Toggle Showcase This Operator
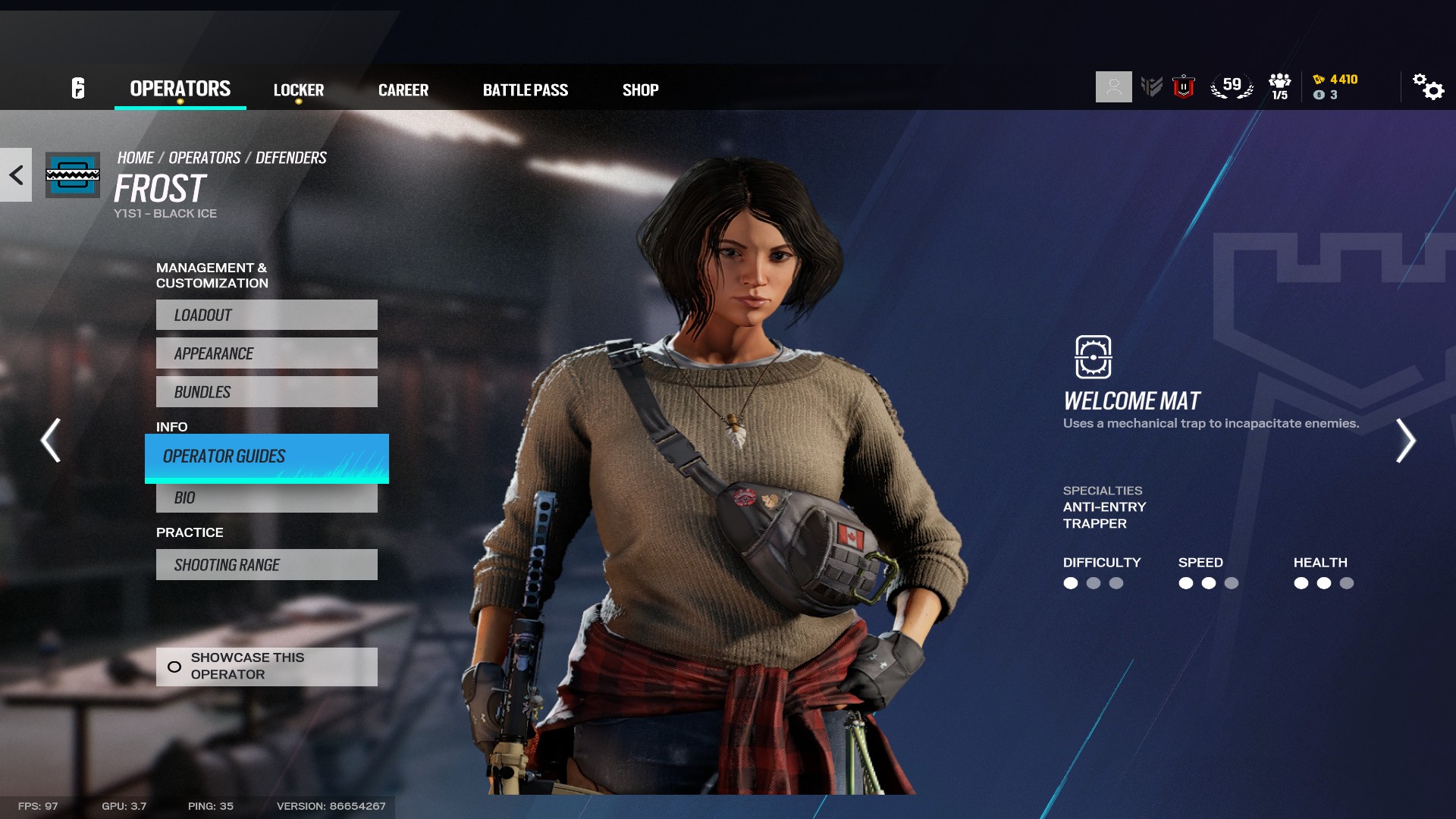The height and width of the screenshot is (819, 1456). pos(266,667)
